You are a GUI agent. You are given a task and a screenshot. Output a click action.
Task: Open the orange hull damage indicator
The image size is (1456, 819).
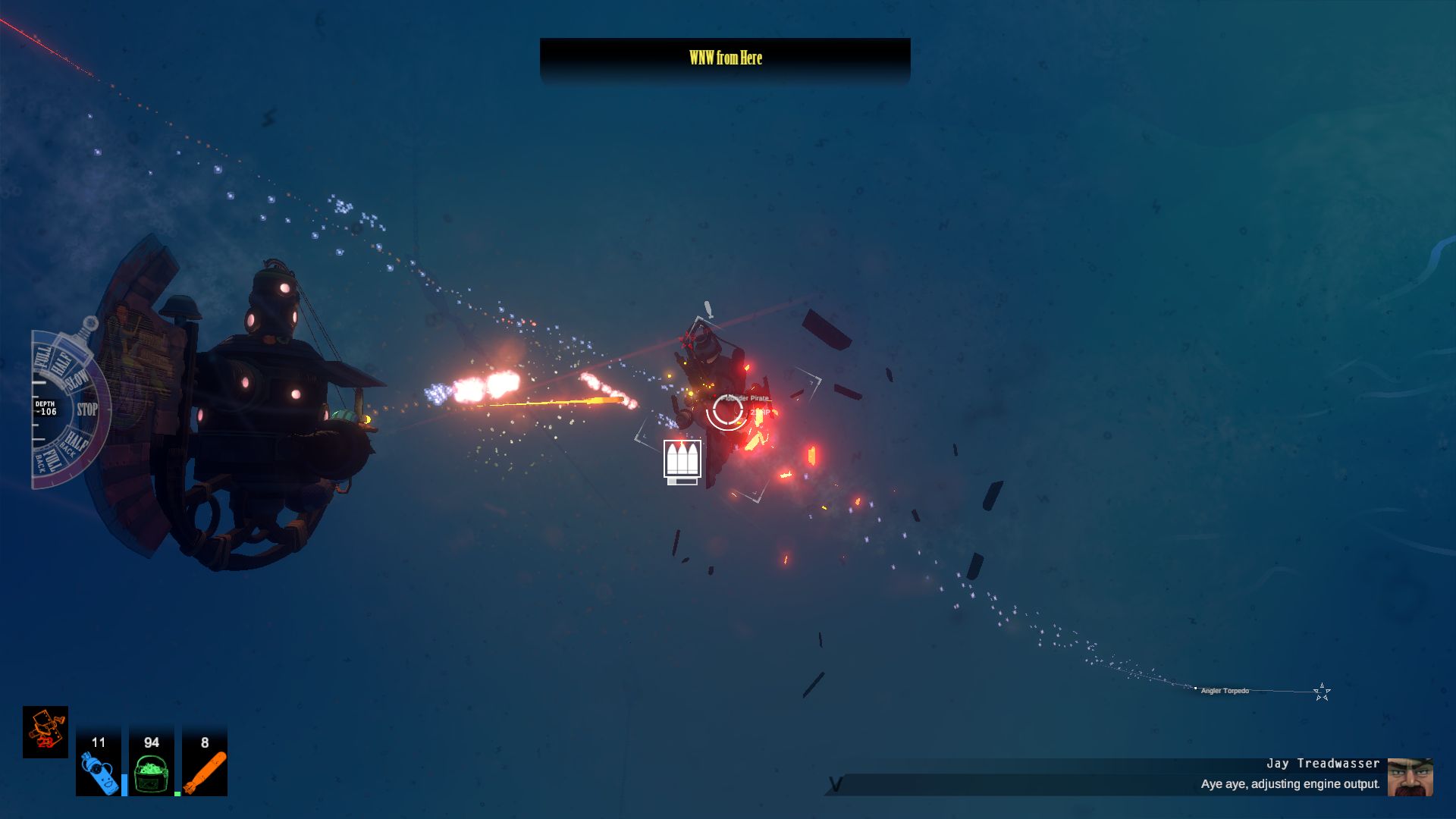pos(45,732)
